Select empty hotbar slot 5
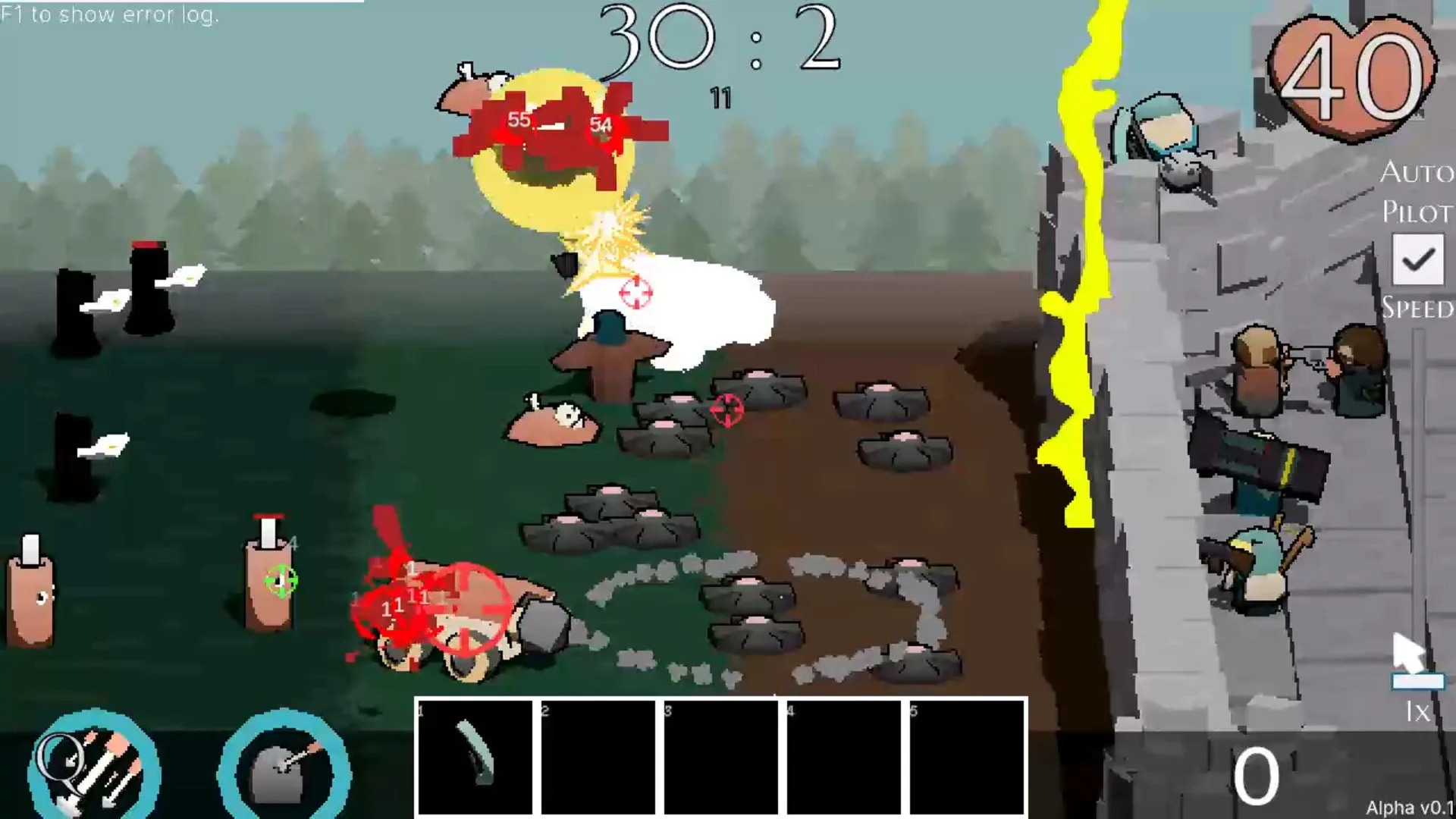The image size is (1456, 819). click(967, 758)
